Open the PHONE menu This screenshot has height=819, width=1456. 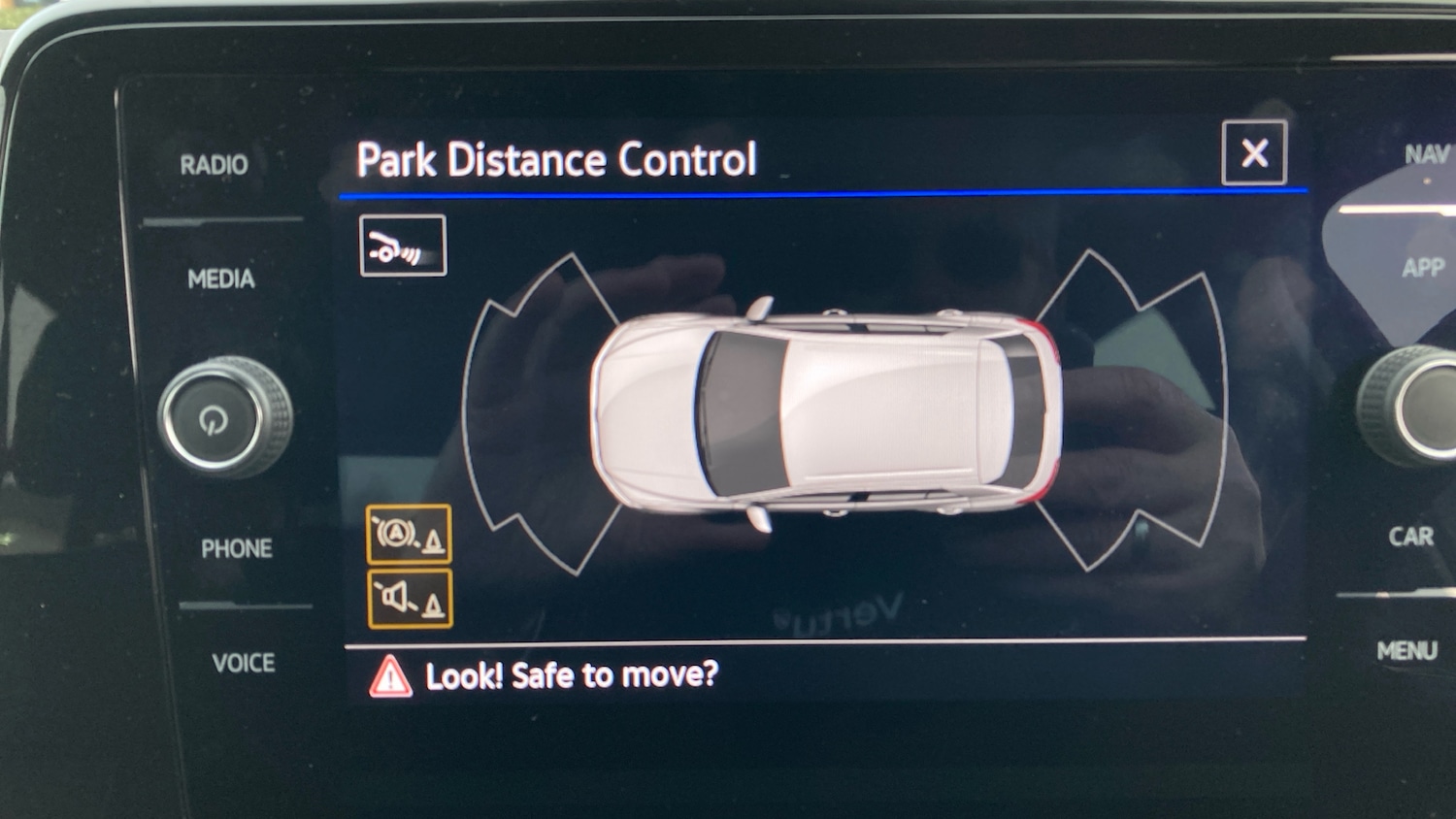point(236,549)
